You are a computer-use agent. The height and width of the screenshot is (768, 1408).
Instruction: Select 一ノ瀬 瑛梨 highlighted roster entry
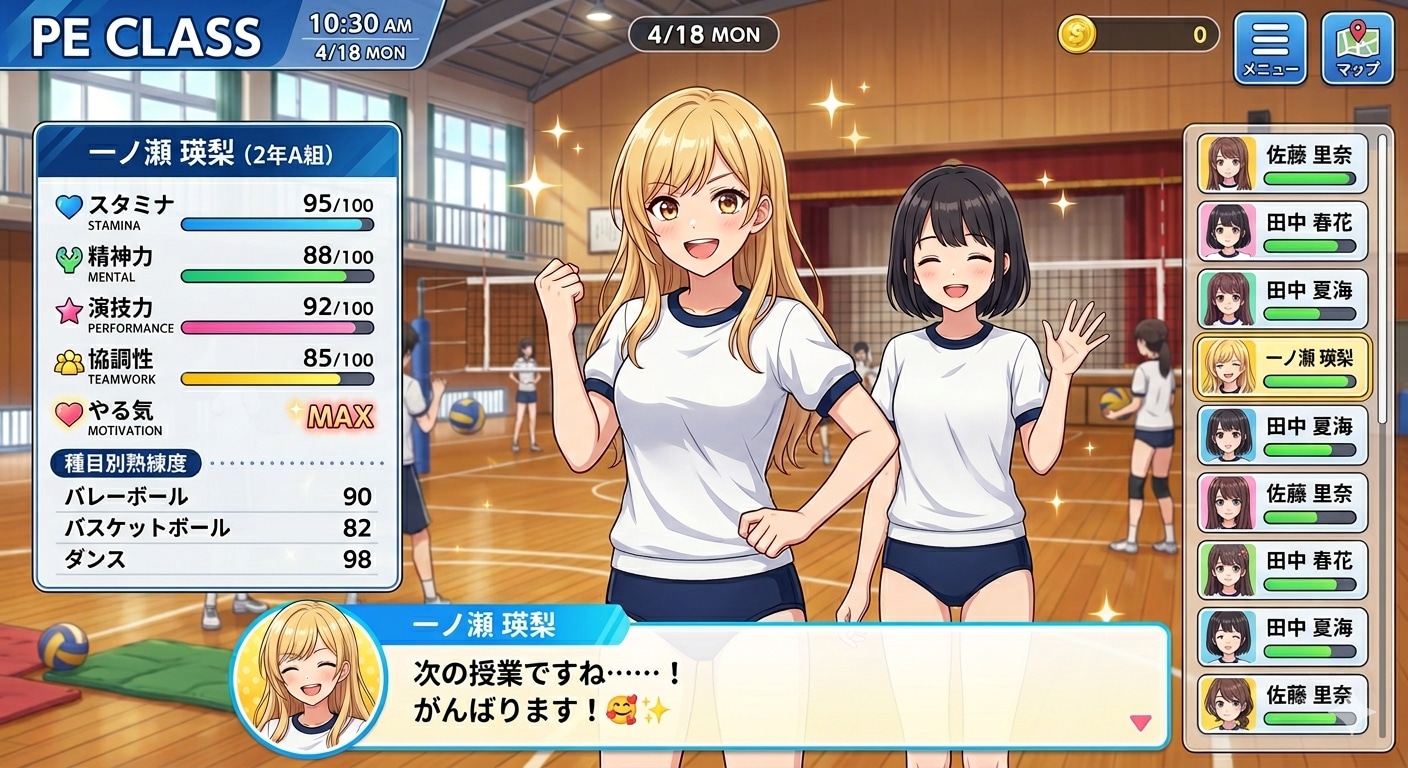1283,366
